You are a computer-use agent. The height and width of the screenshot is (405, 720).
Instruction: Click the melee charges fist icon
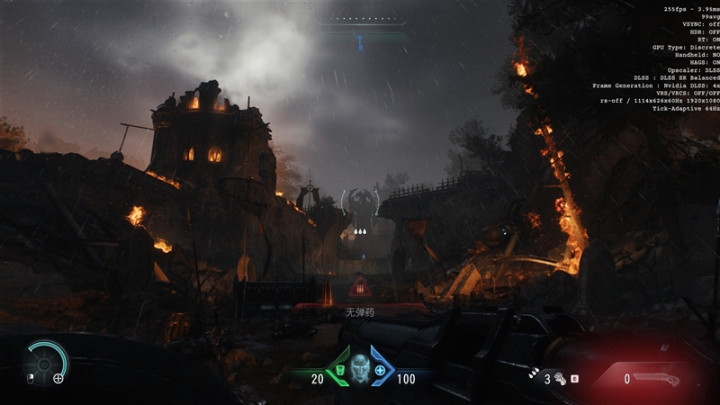point(560,379)
